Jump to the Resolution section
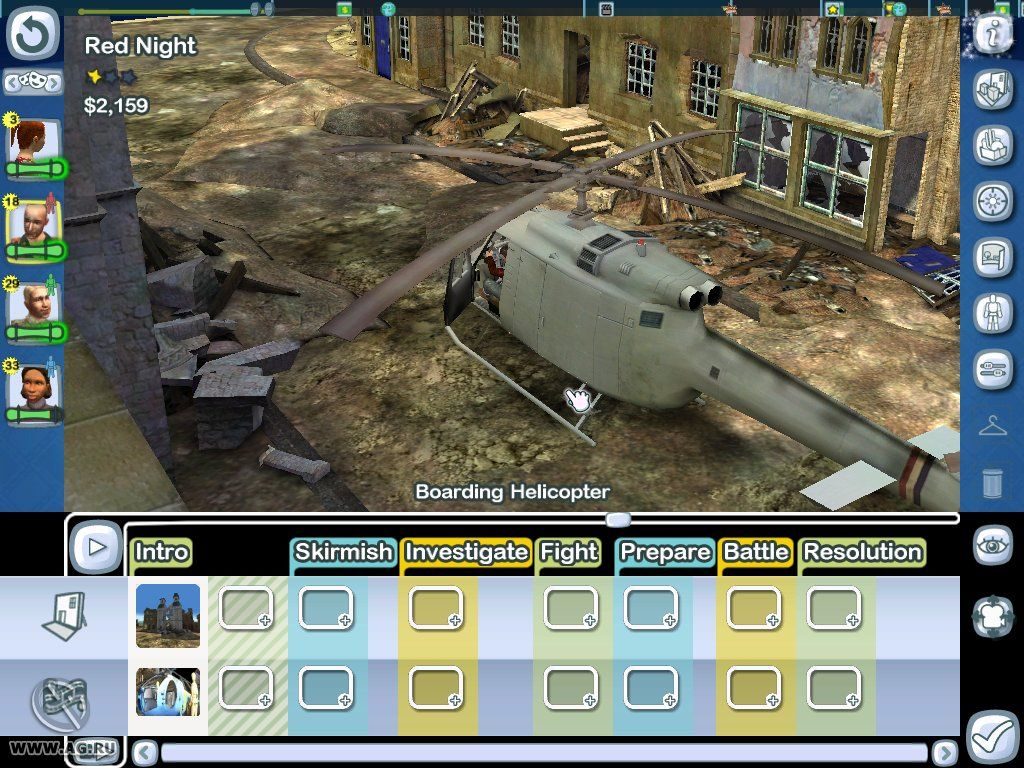This screenshot has width=1024, height=768. point(862,553)
